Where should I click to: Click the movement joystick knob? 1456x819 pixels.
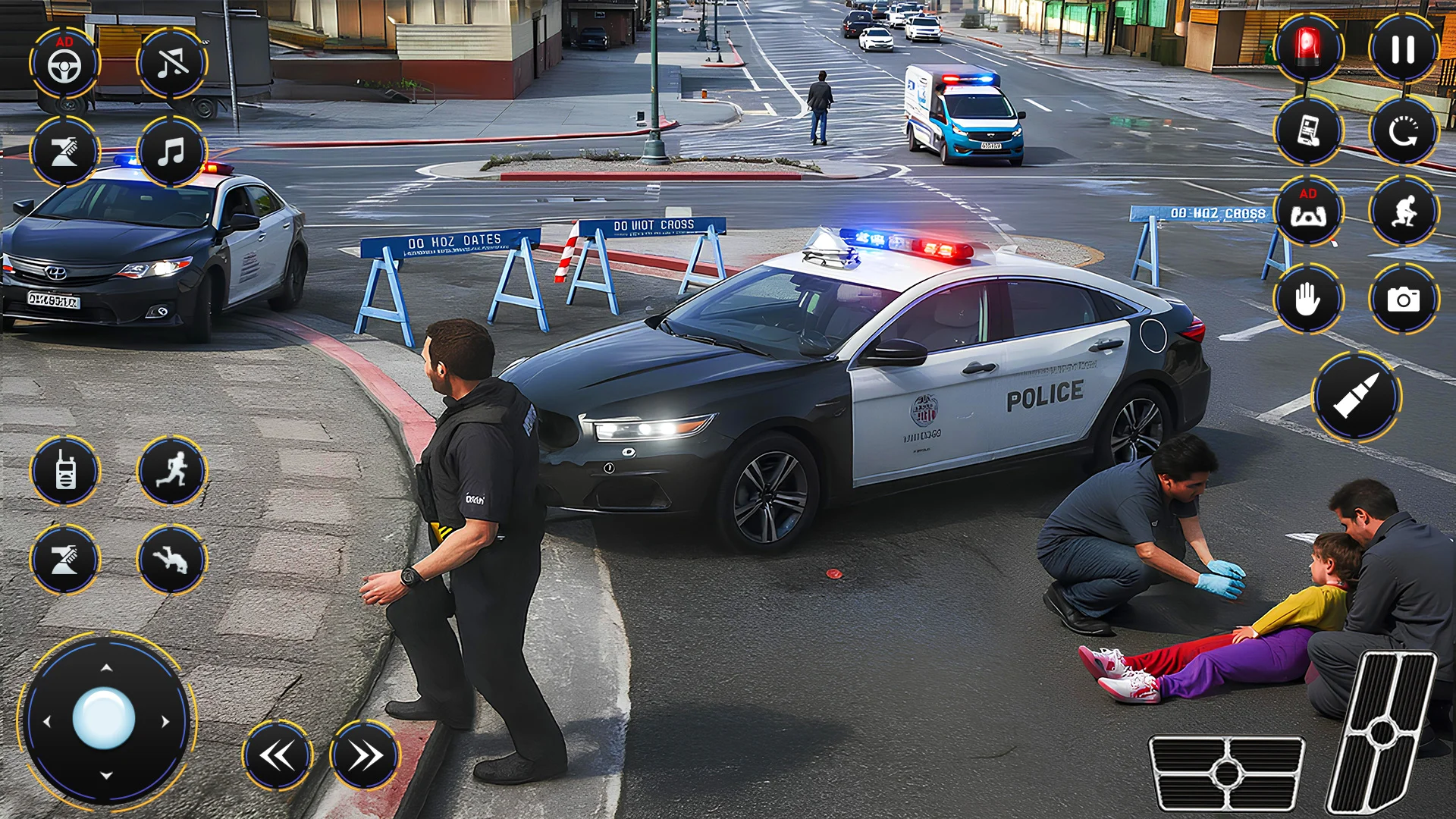tap(105, 719)
